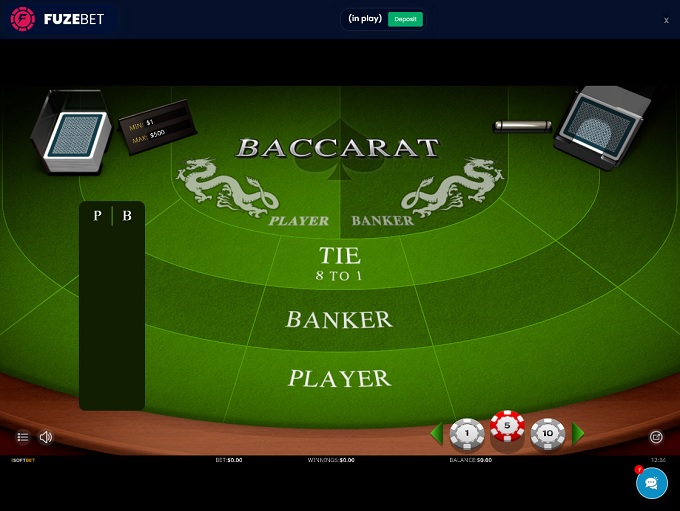
Task: Bet on the Player area
Action: (339, 378)
